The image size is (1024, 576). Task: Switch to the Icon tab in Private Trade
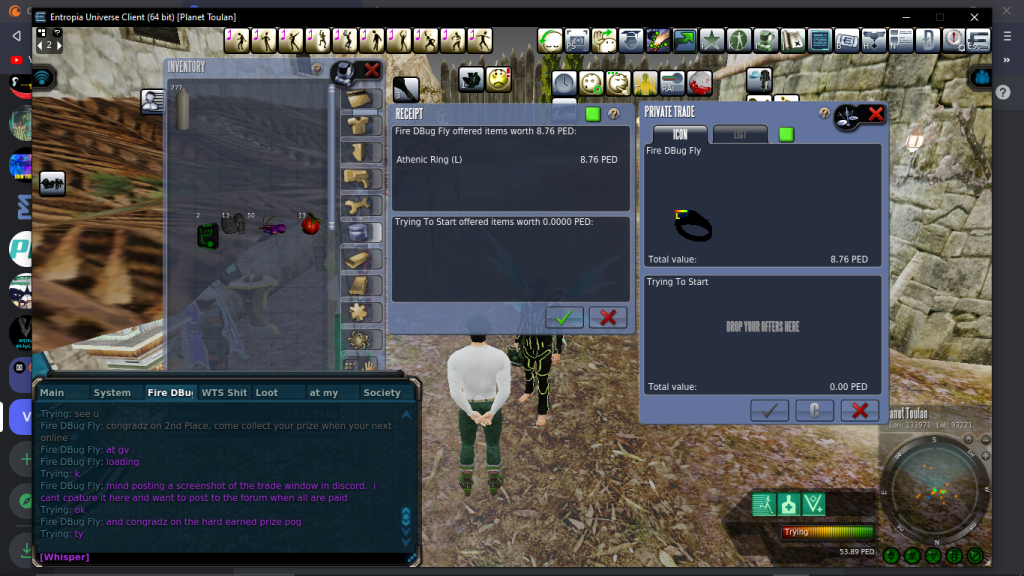(680, 134)
